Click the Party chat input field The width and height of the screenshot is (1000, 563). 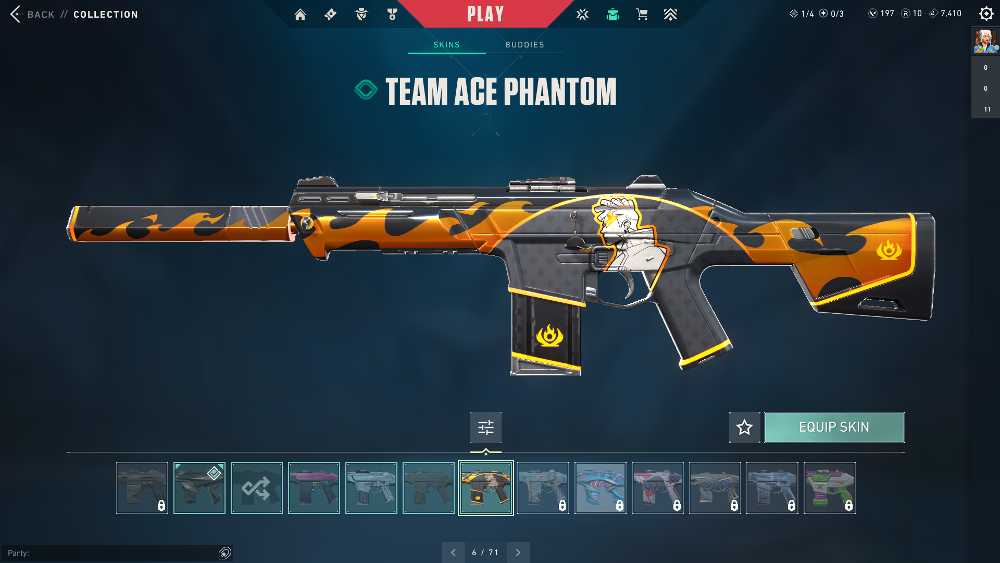tap(110, 553)
